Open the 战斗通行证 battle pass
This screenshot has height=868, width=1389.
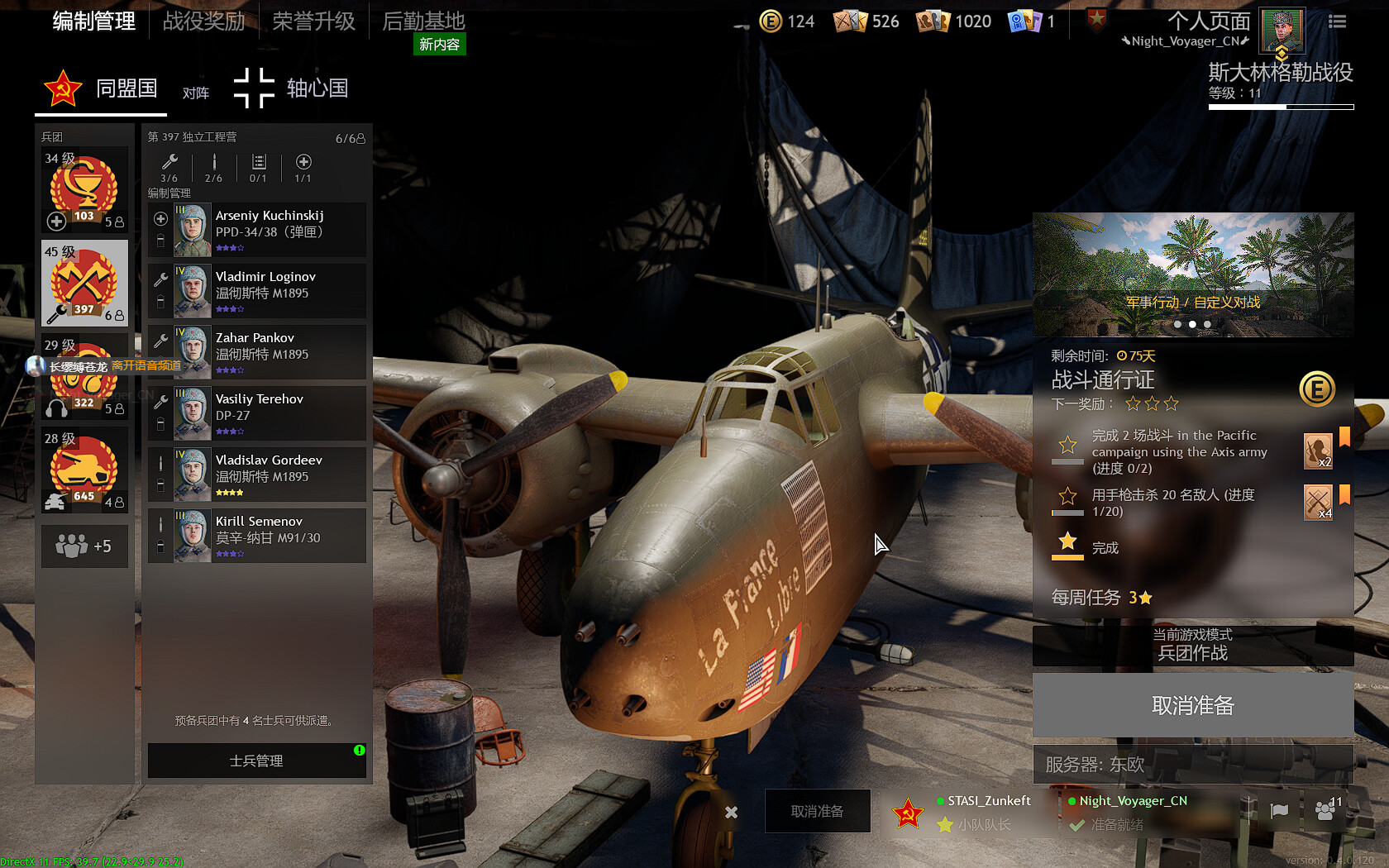click(x=1103, y=380)
